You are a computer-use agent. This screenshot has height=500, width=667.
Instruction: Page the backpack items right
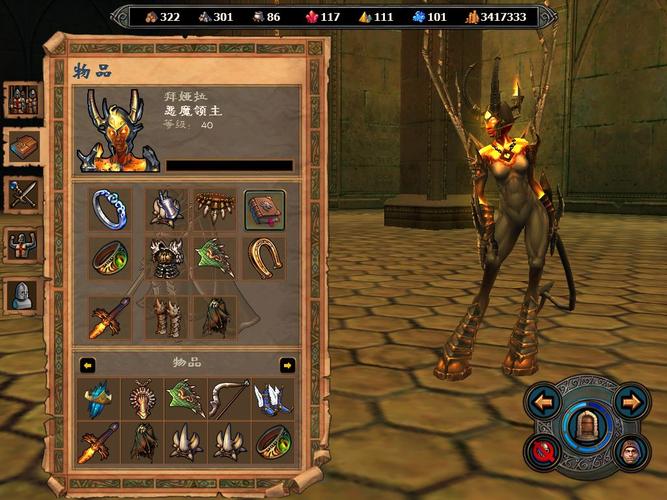click(287, 364)
